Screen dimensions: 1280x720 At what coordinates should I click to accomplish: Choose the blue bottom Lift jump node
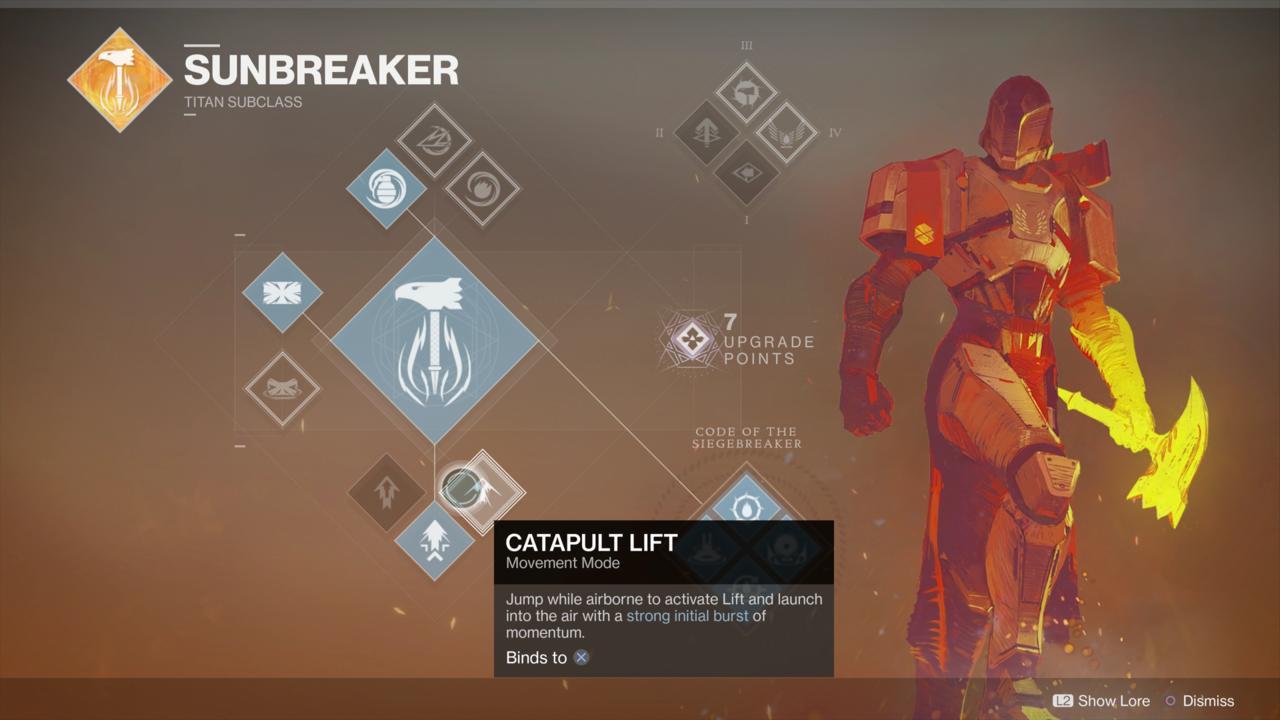coord(434,541)
